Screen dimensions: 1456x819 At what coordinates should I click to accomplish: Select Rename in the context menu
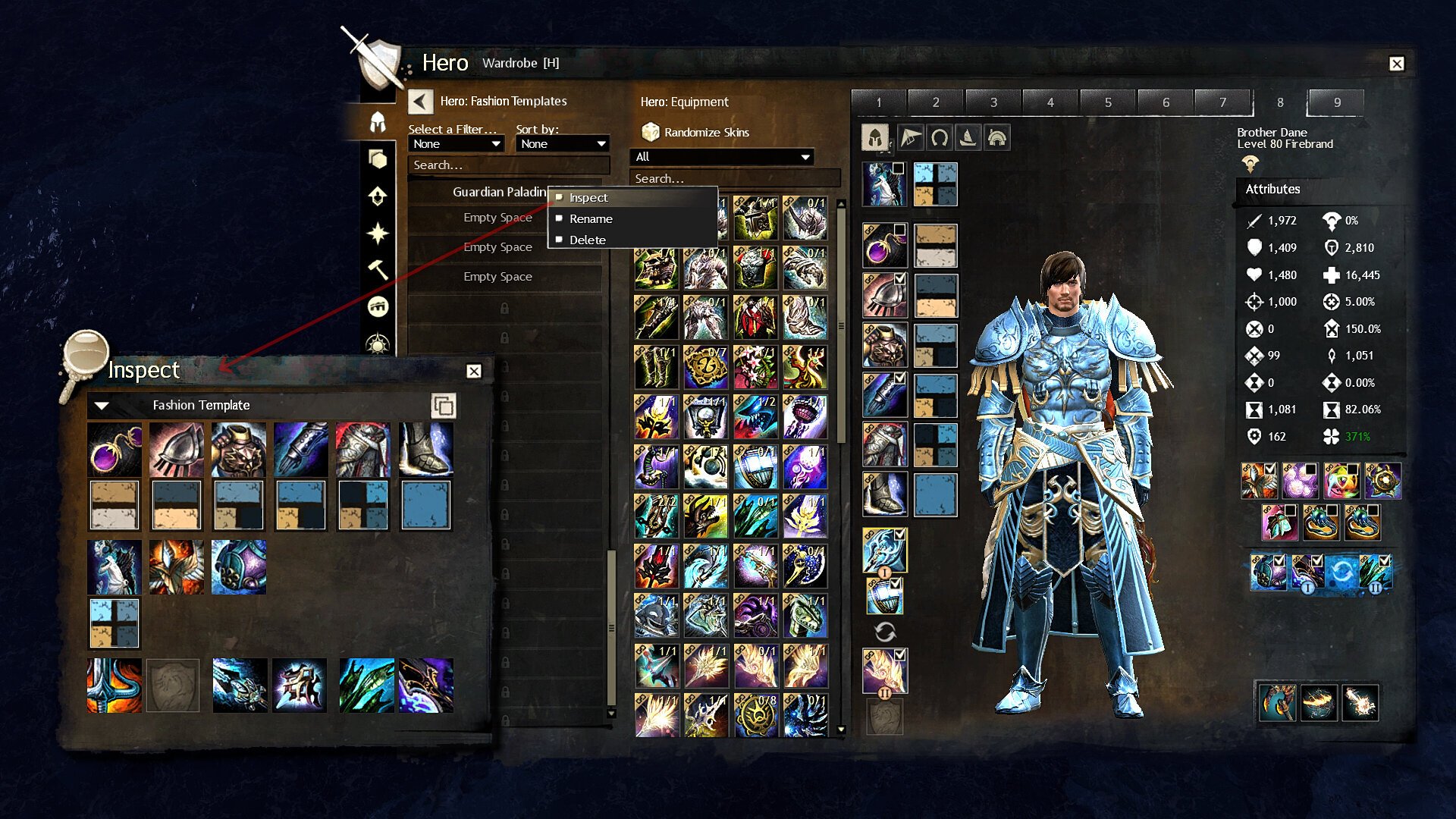coord(591,219)
